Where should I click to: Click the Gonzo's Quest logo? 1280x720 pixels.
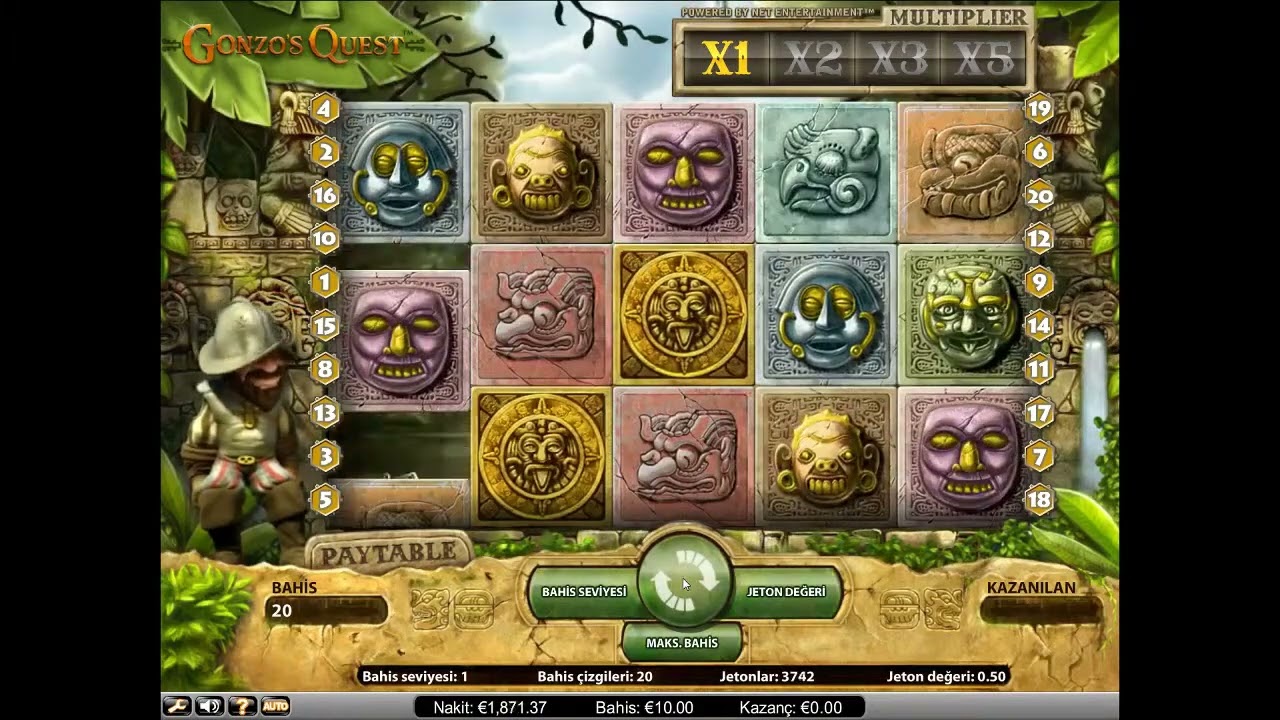pos(295,42)
